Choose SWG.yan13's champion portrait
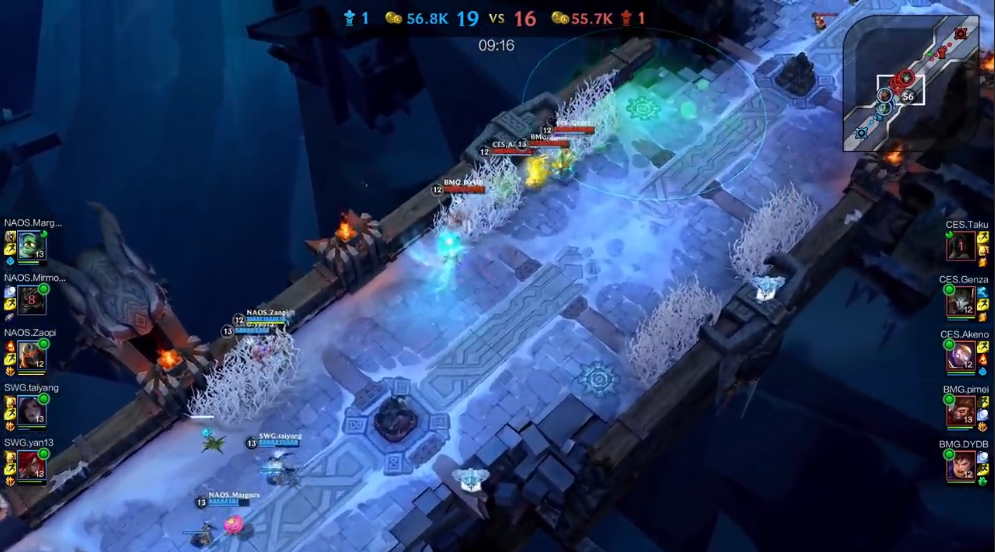The image size is (995, 552). pyautogui.click(x=31, y=465)
